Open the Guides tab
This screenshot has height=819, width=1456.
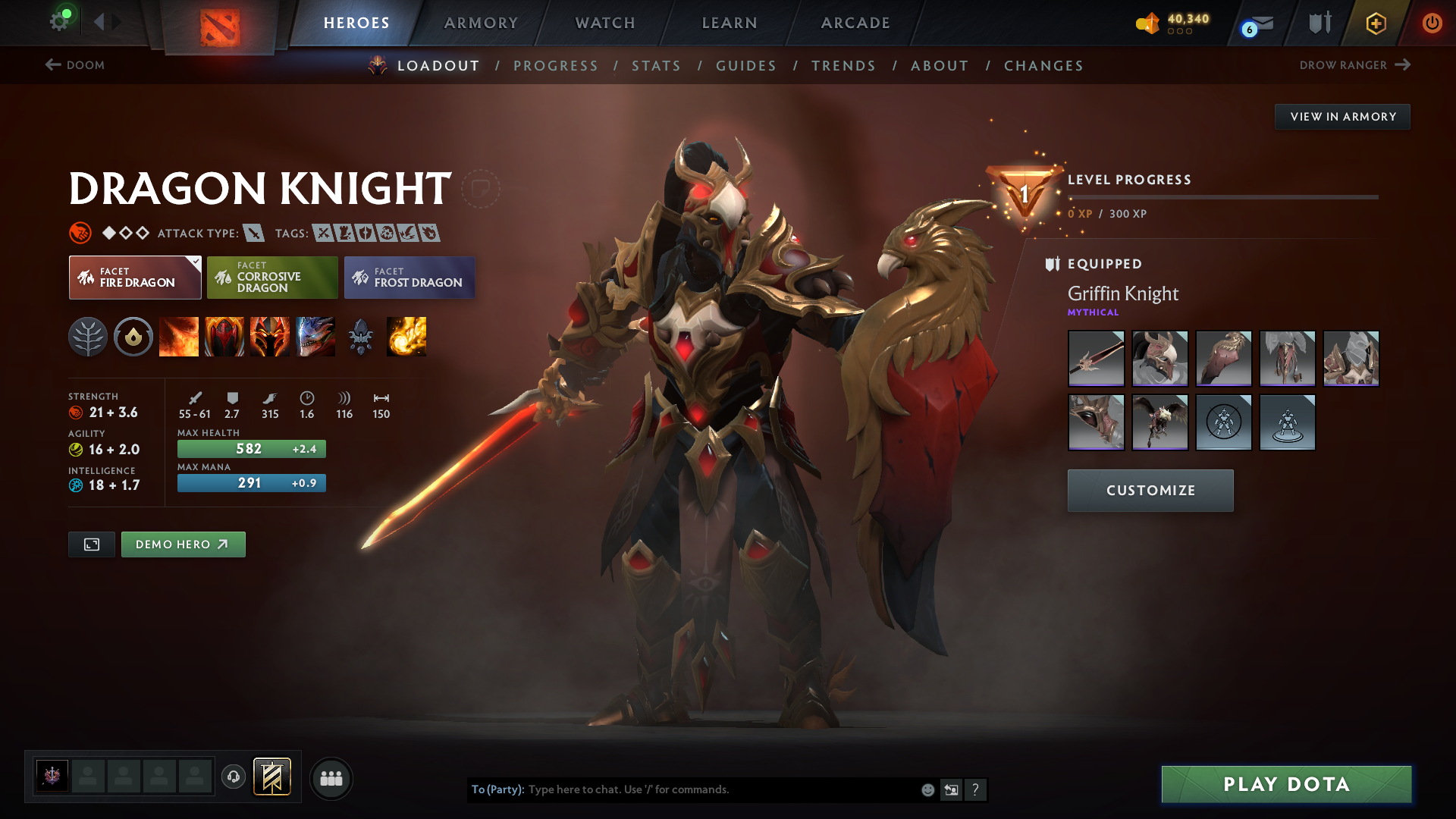(746, 66)
